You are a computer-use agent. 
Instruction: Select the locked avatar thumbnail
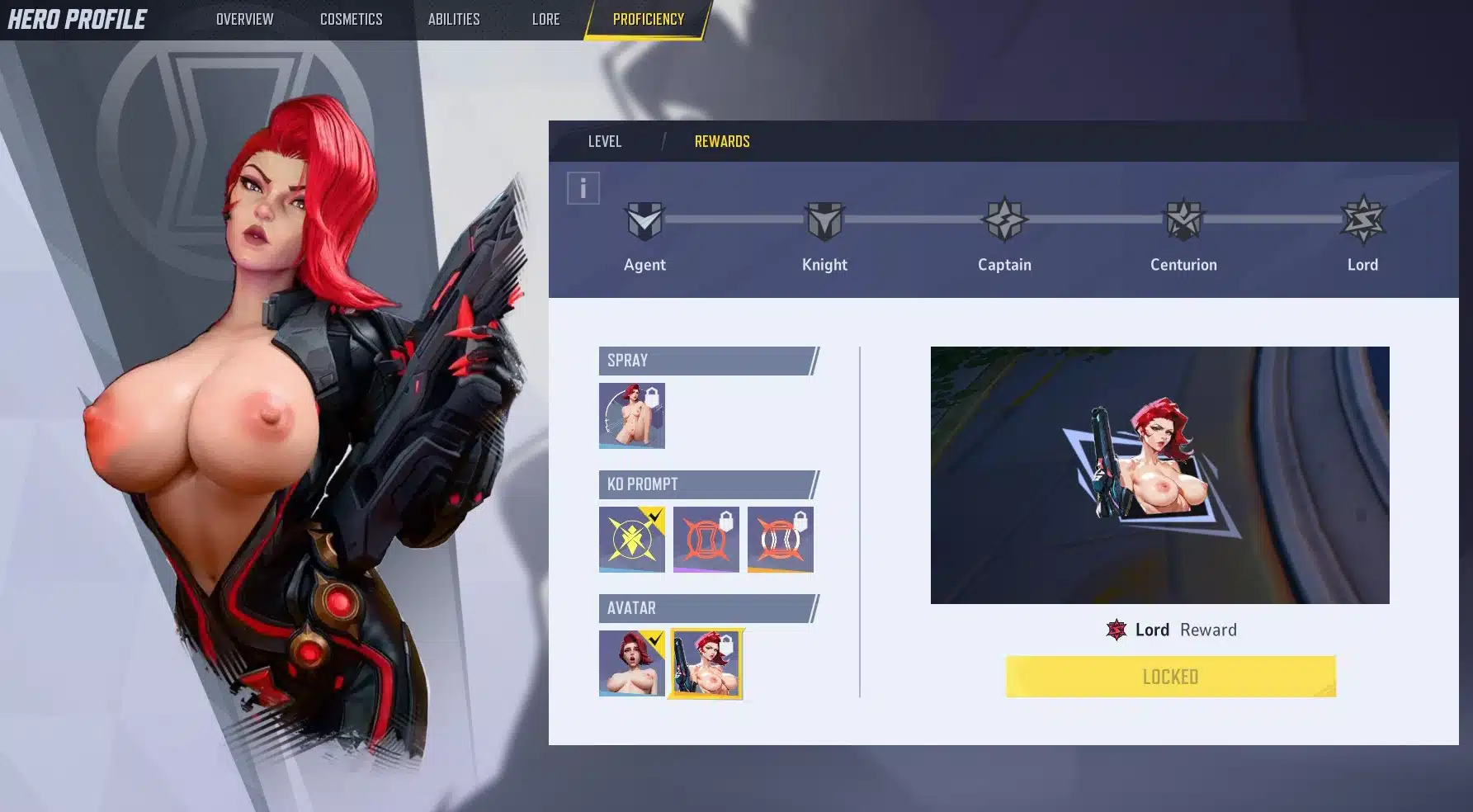pyautogui.click(x=706, y=663)
